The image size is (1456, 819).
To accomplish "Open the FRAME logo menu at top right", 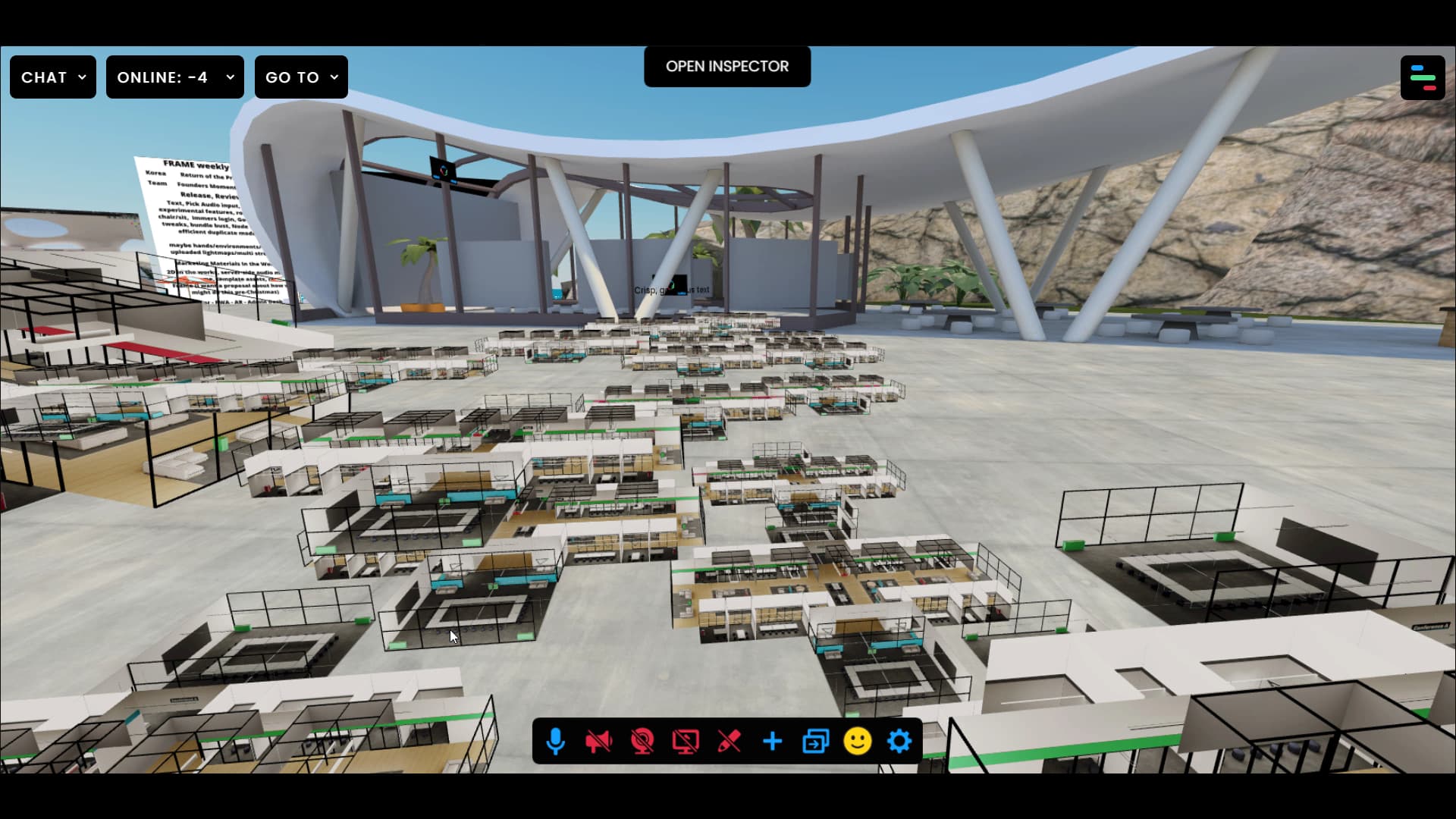I will [x=1423, y=77].
